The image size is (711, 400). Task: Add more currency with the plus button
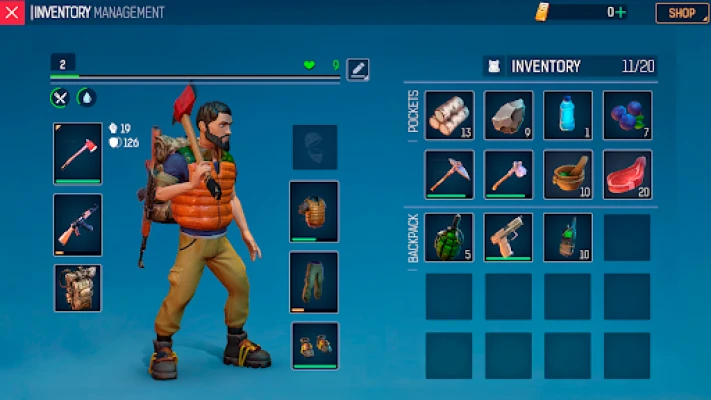pos(621,13)
